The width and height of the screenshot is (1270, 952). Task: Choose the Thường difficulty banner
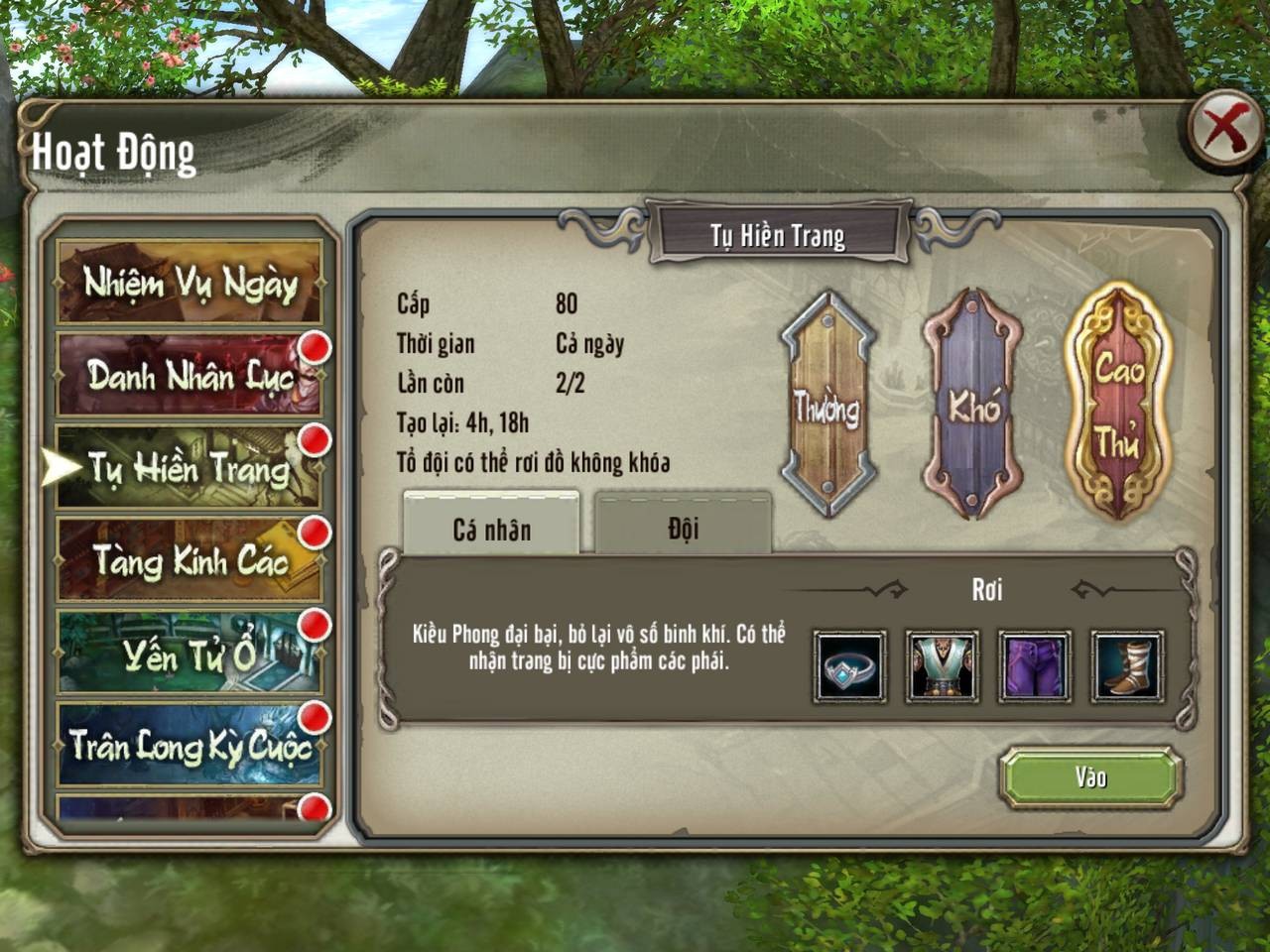(x=825, y=405)
